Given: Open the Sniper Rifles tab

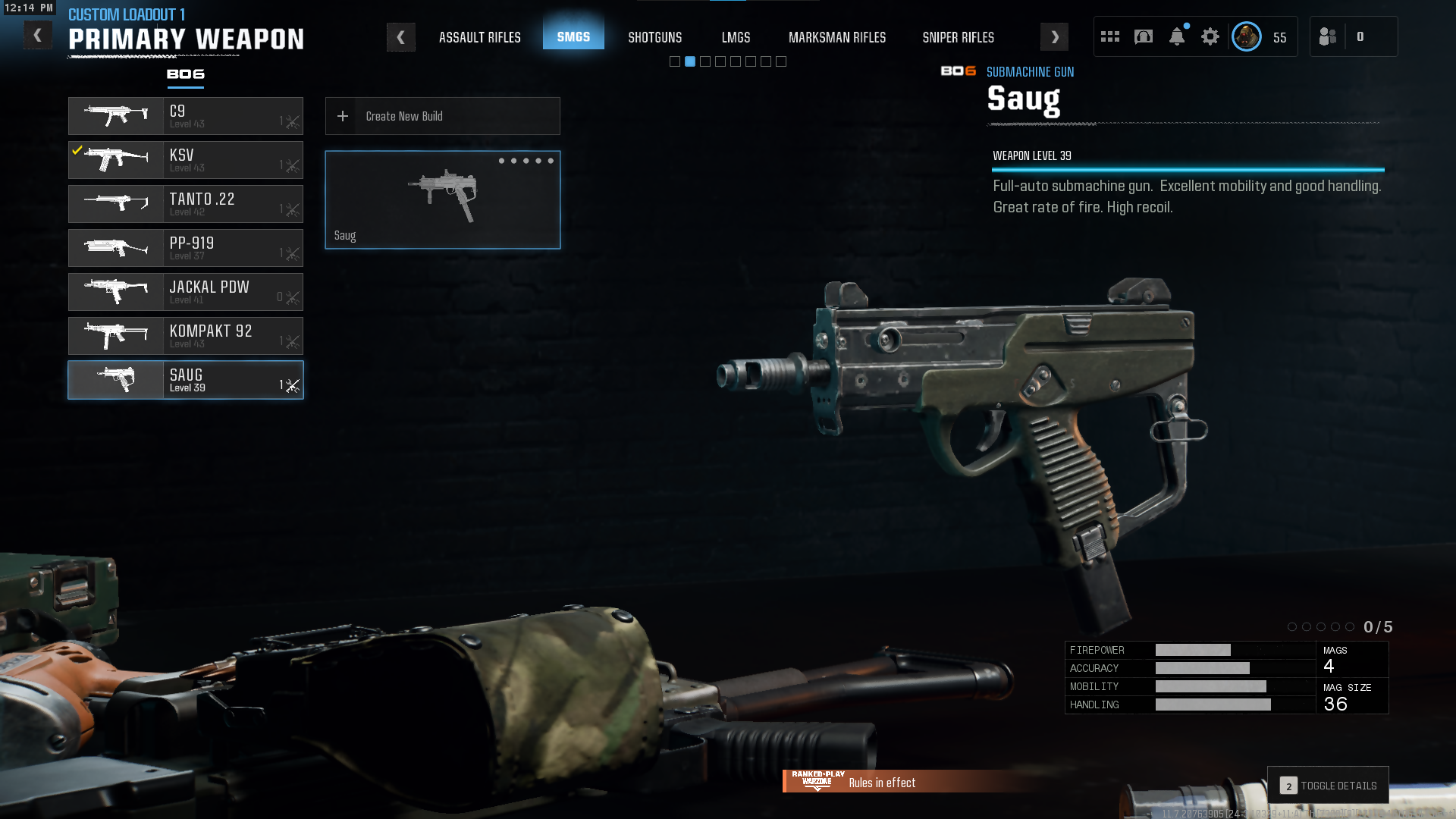Looking at the screenshot, I should pyautogui.click(x=958, y=37).
